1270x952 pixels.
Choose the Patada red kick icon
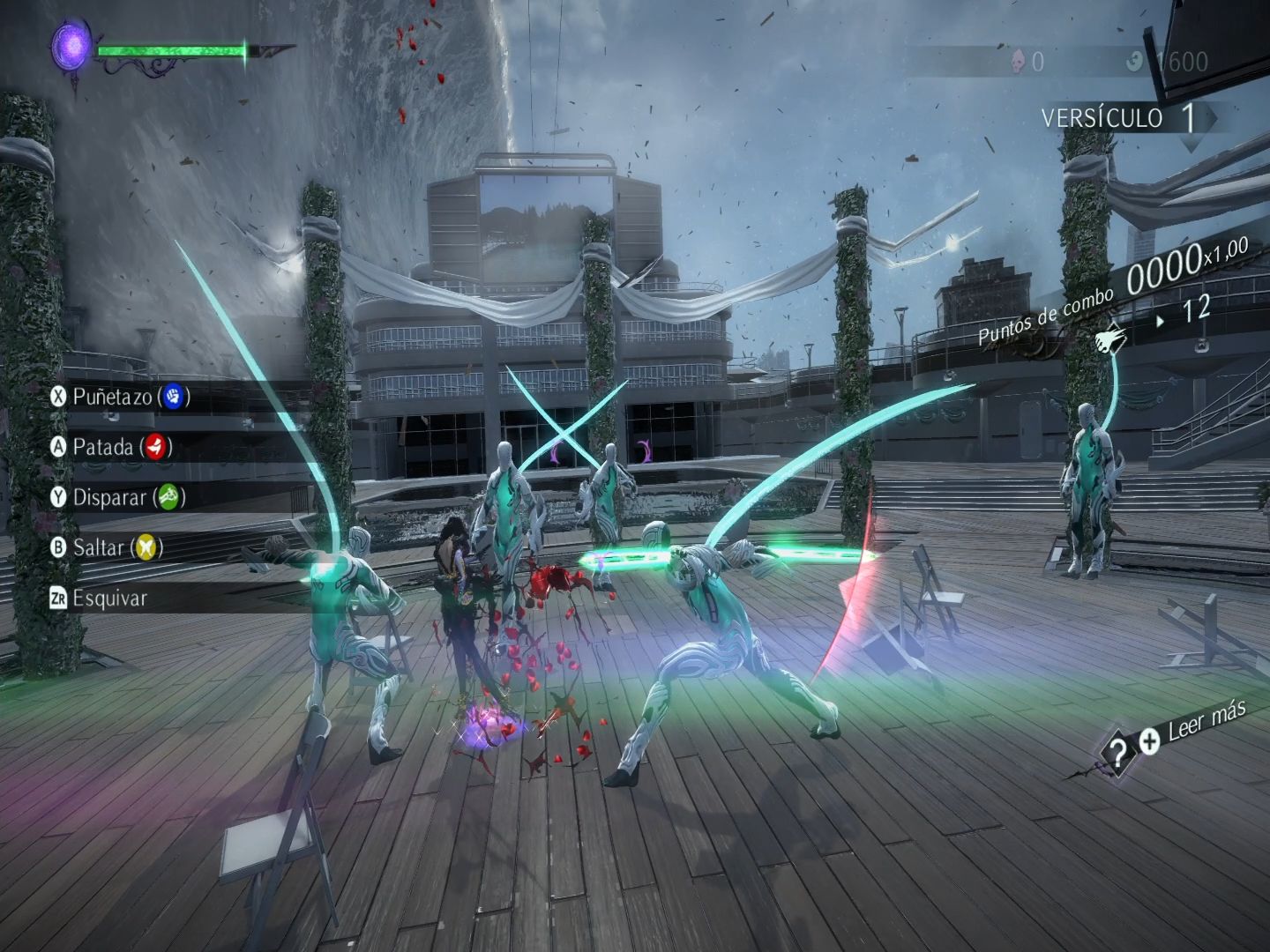155,447
